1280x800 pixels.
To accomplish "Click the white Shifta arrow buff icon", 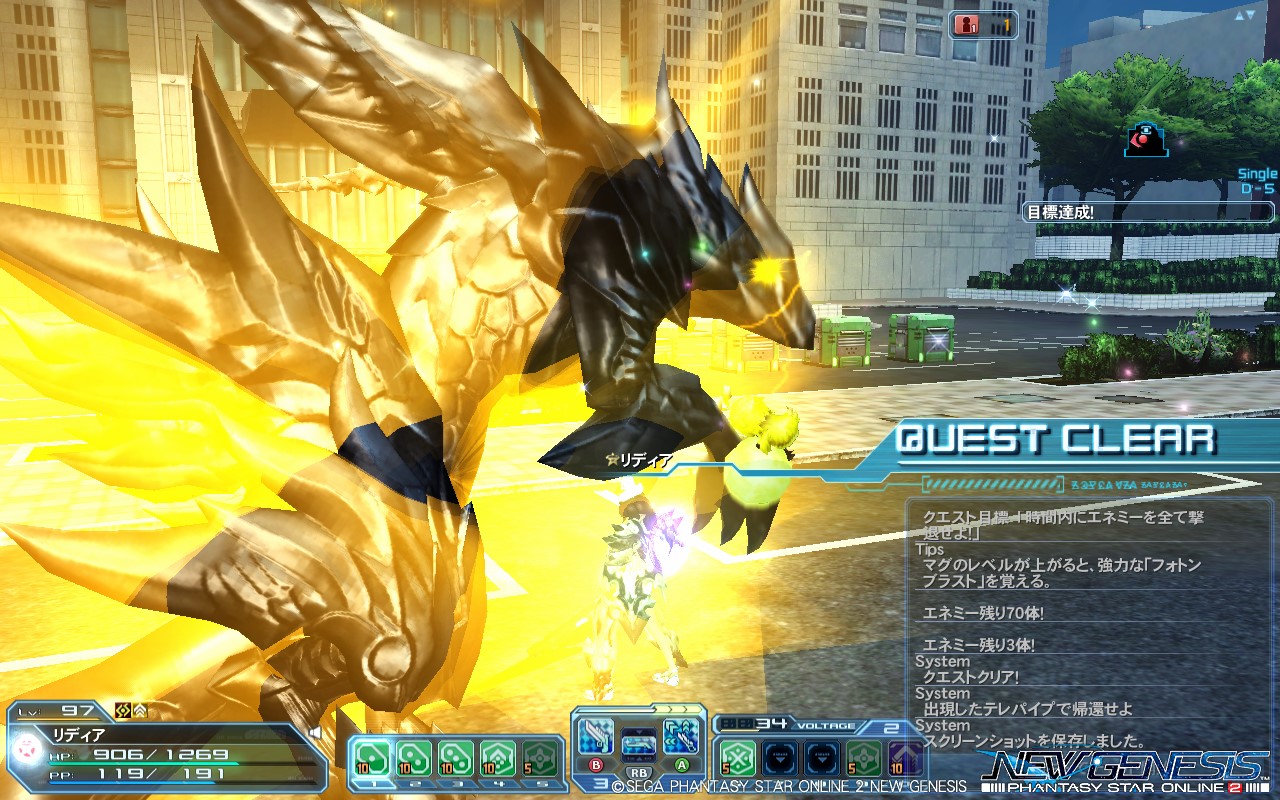I will tap(141, 711).
